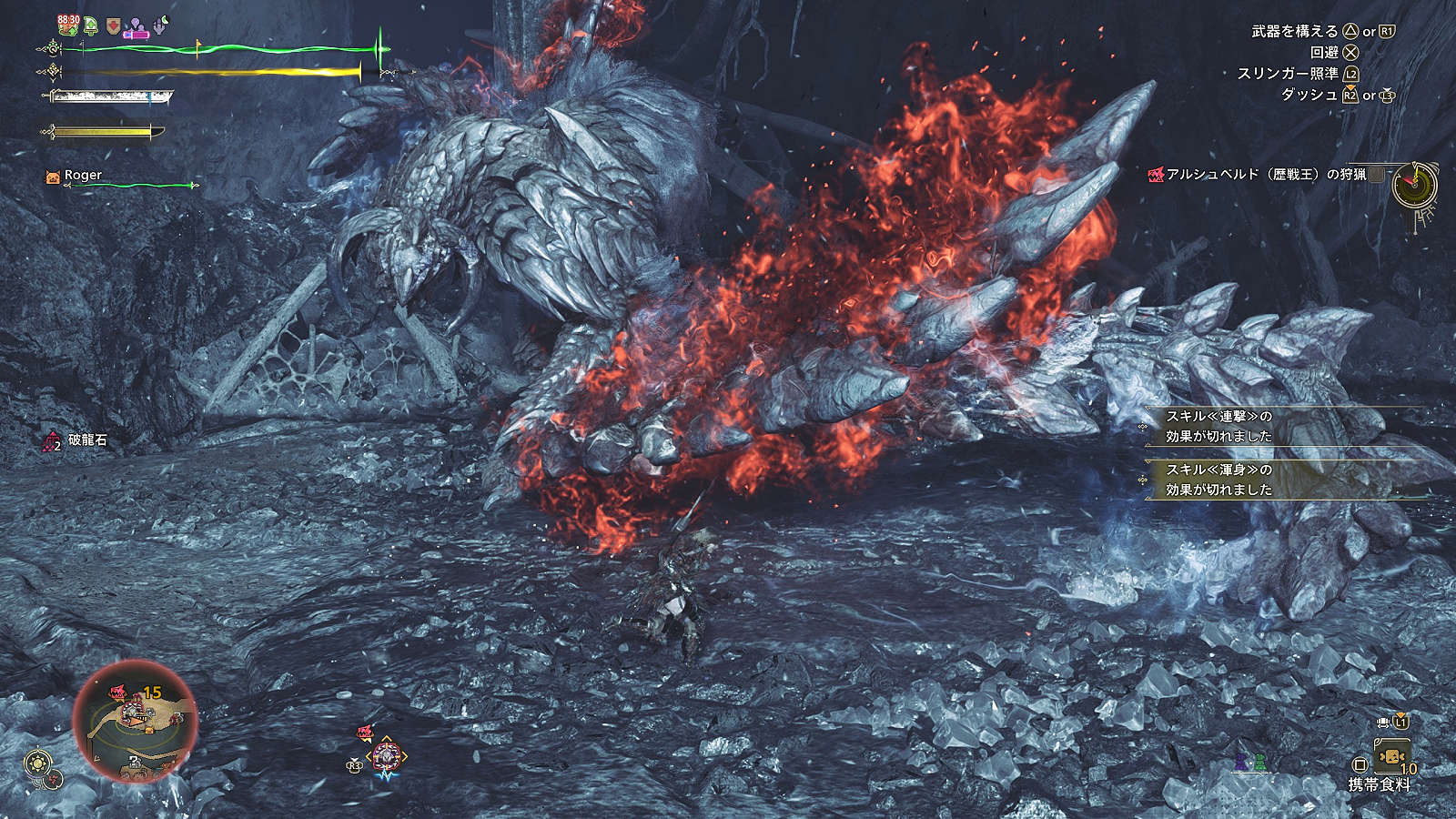
Task: Dismiss the 連撃 skill expired notification
Action: (x=1283, y=426)
